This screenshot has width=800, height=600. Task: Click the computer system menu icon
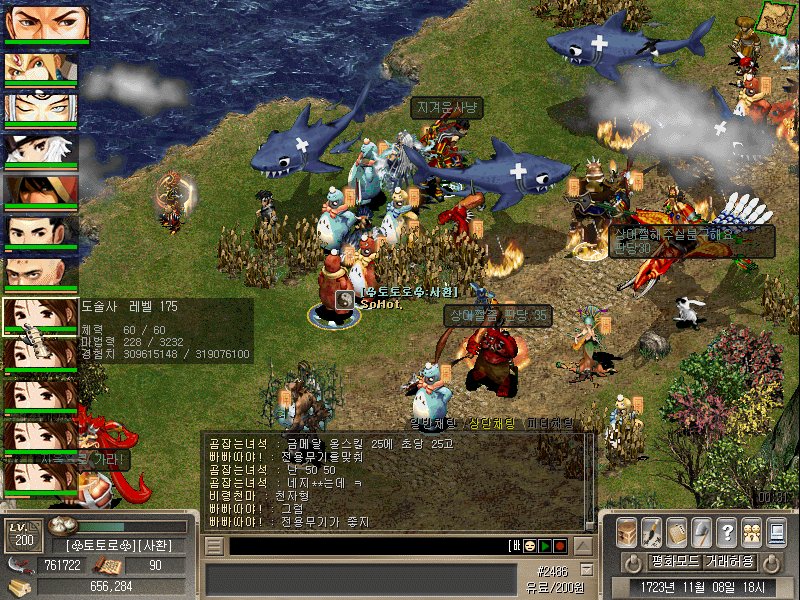click(777, 532)
